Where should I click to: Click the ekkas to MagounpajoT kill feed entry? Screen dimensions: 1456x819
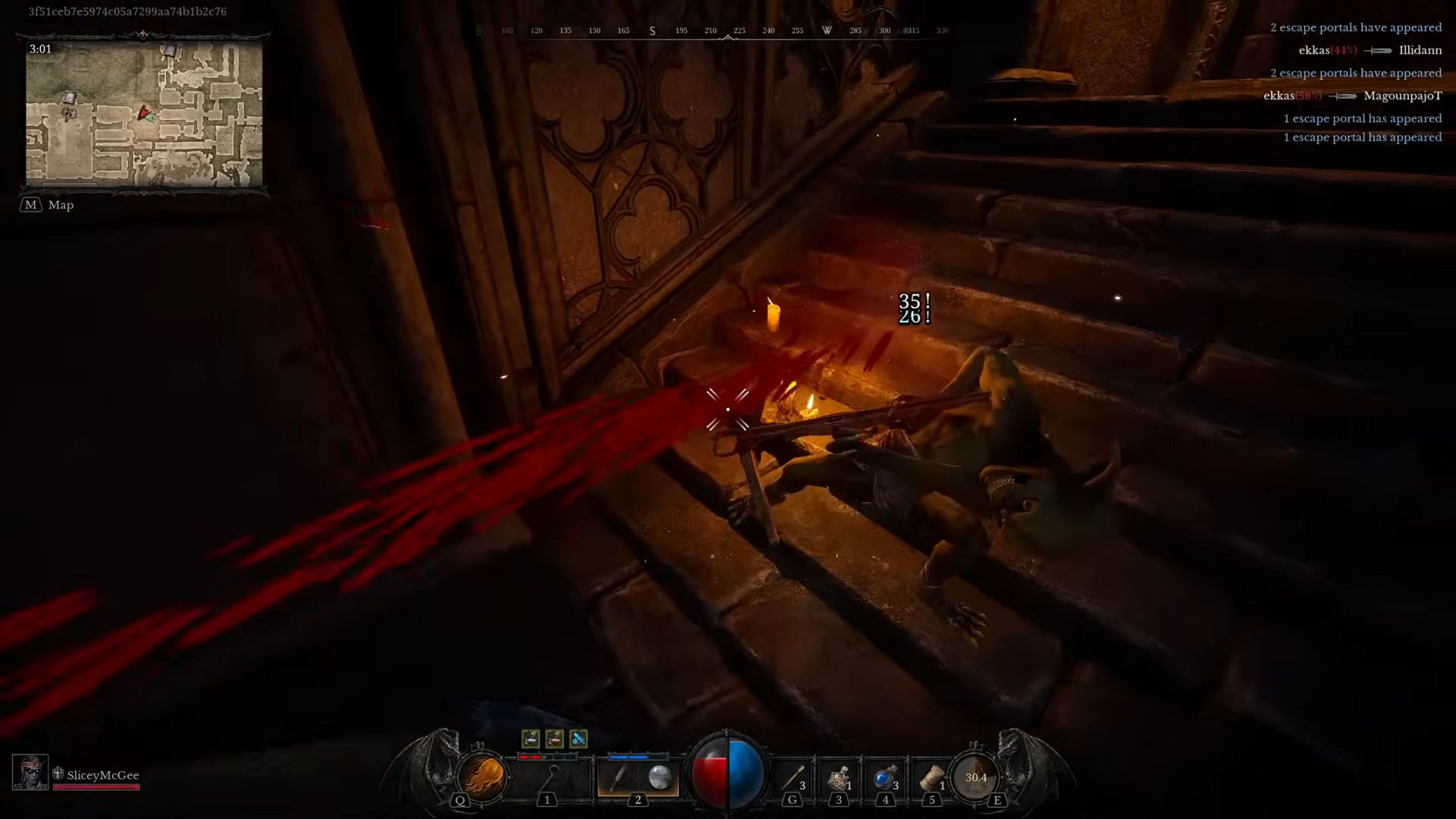click(1352, 96)
